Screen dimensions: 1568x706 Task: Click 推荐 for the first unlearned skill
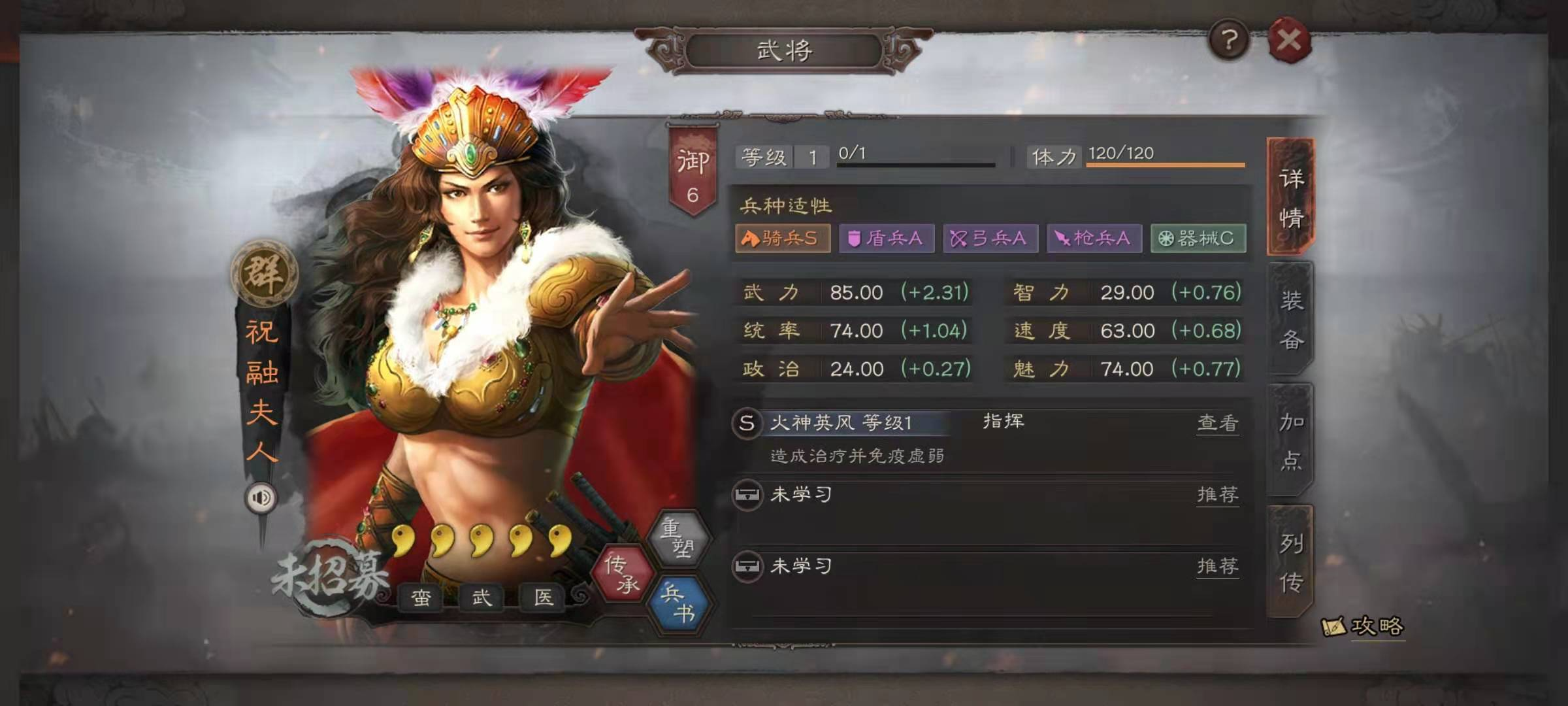(x=1217, y=494)
